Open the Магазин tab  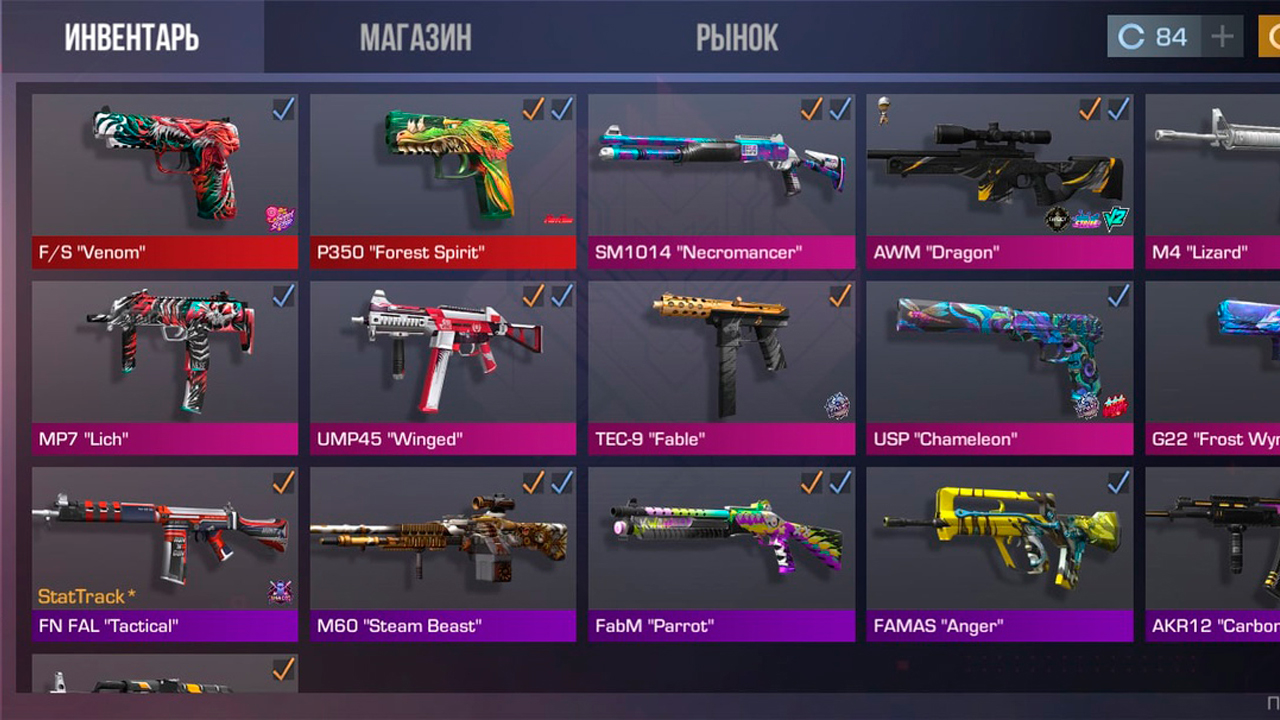point(415,38)
